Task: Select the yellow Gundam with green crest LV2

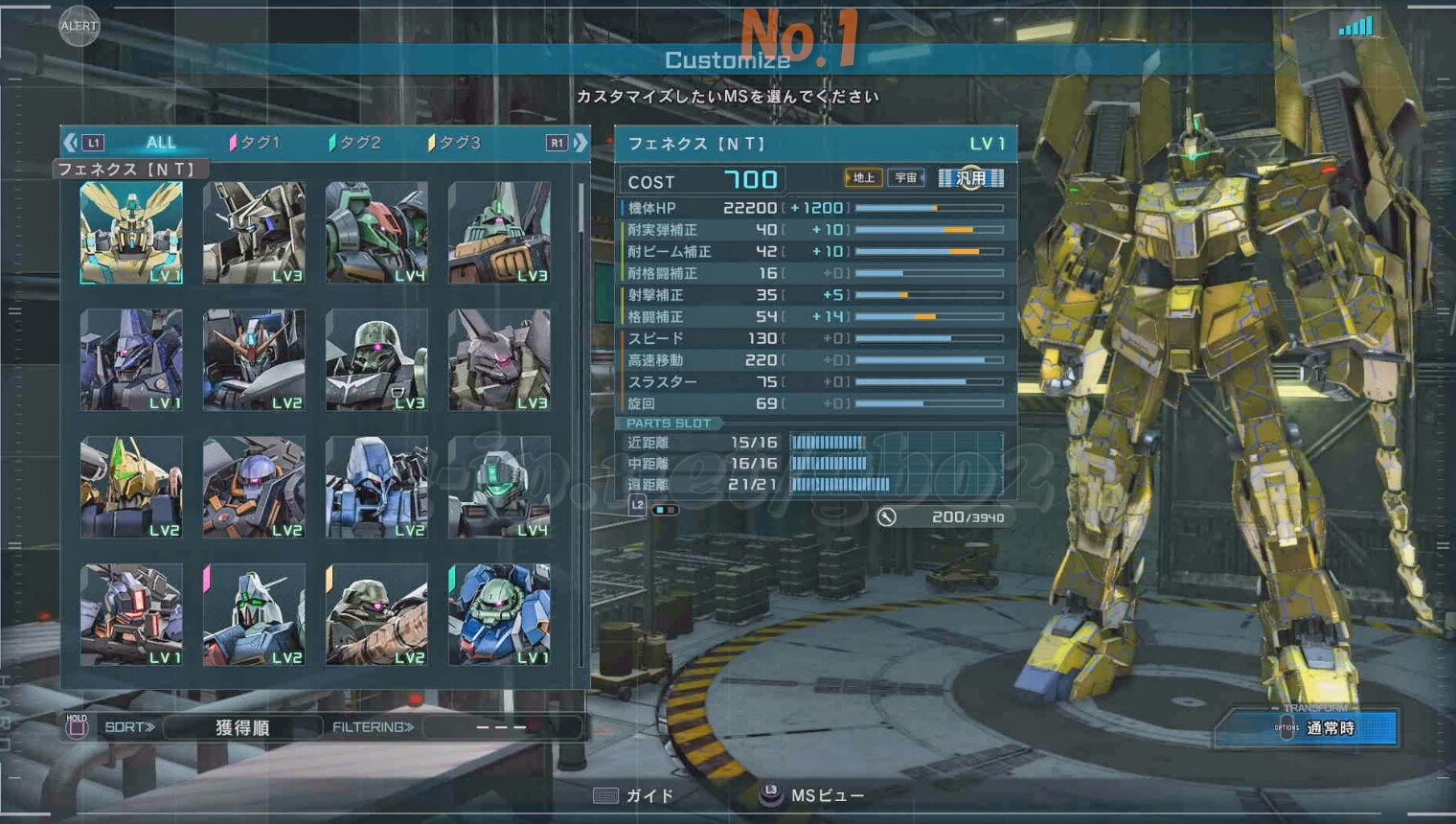Action: click(x=131, y=487)
